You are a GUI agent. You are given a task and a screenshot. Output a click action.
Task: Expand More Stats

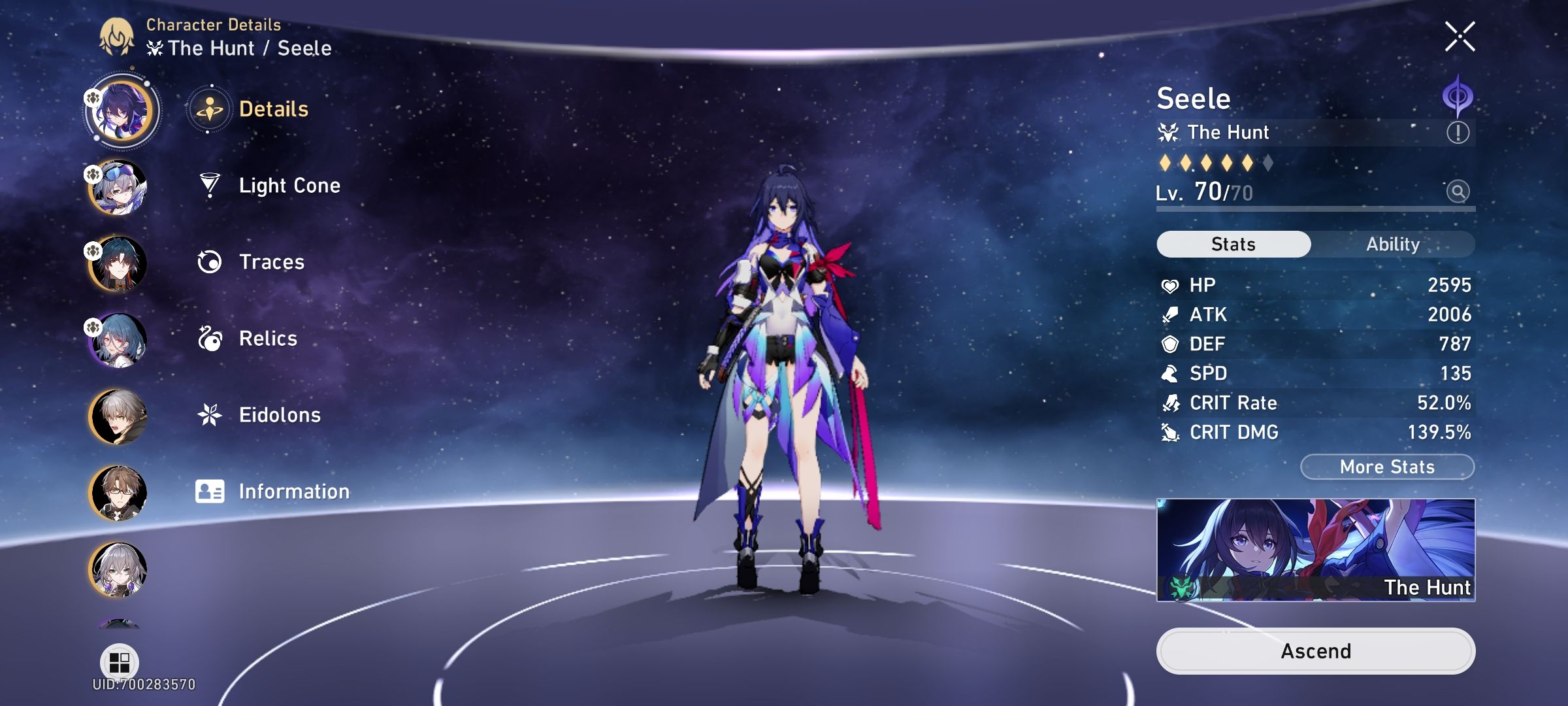(1386, 466)
